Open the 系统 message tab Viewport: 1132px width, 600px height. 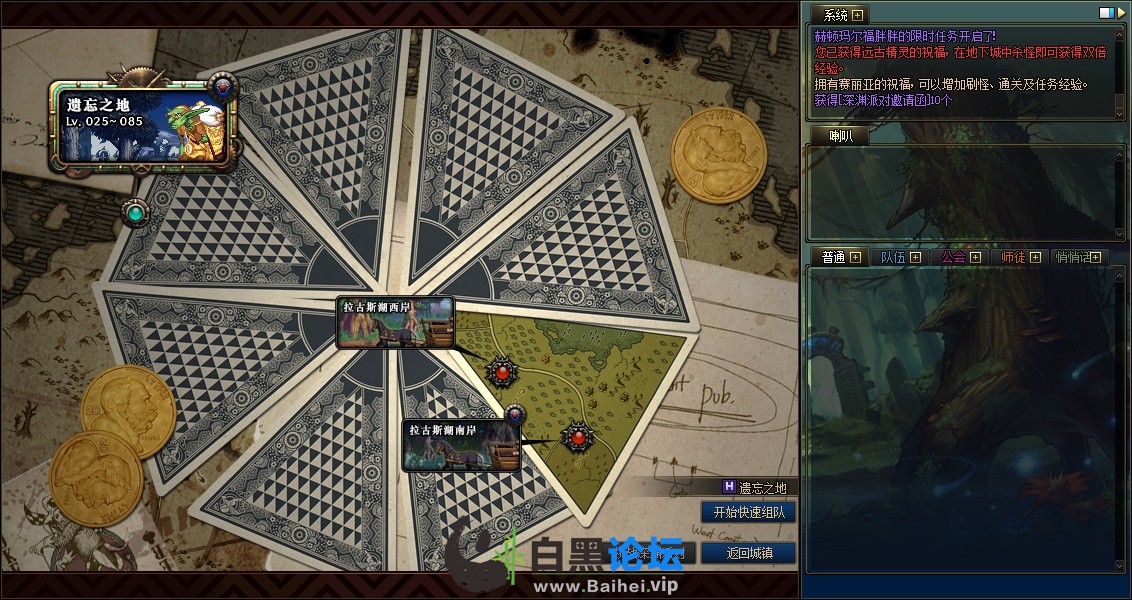(x=834, y=14)
